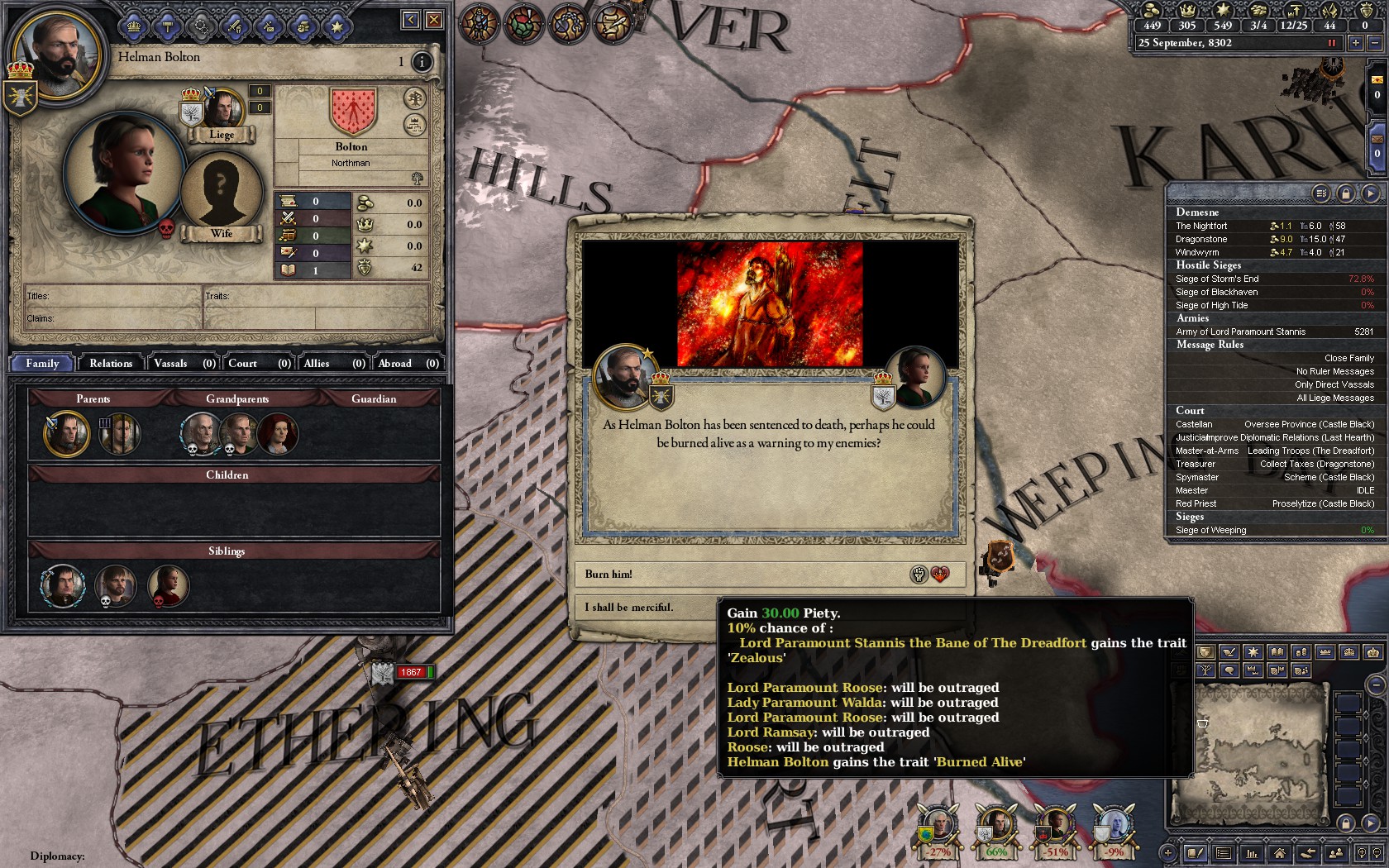Image resolution: width=1389 pixels, height=868 pixels.
Task: Switch to the Relations tab
Action: pos(111,363)
